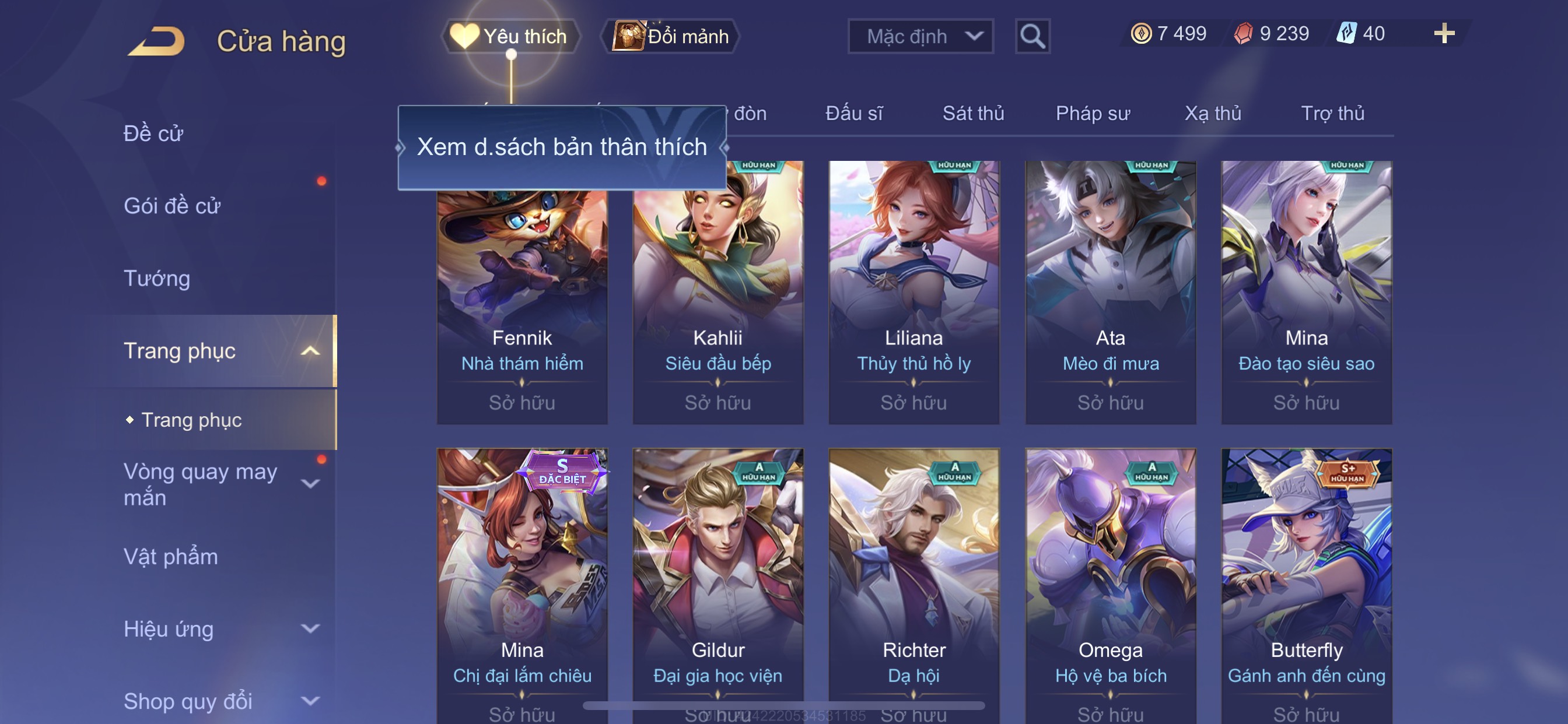Switch to the Đấu sĩ tab
Image resolution: width=1568 pixels, height=724 pixels.
point(853,113)
